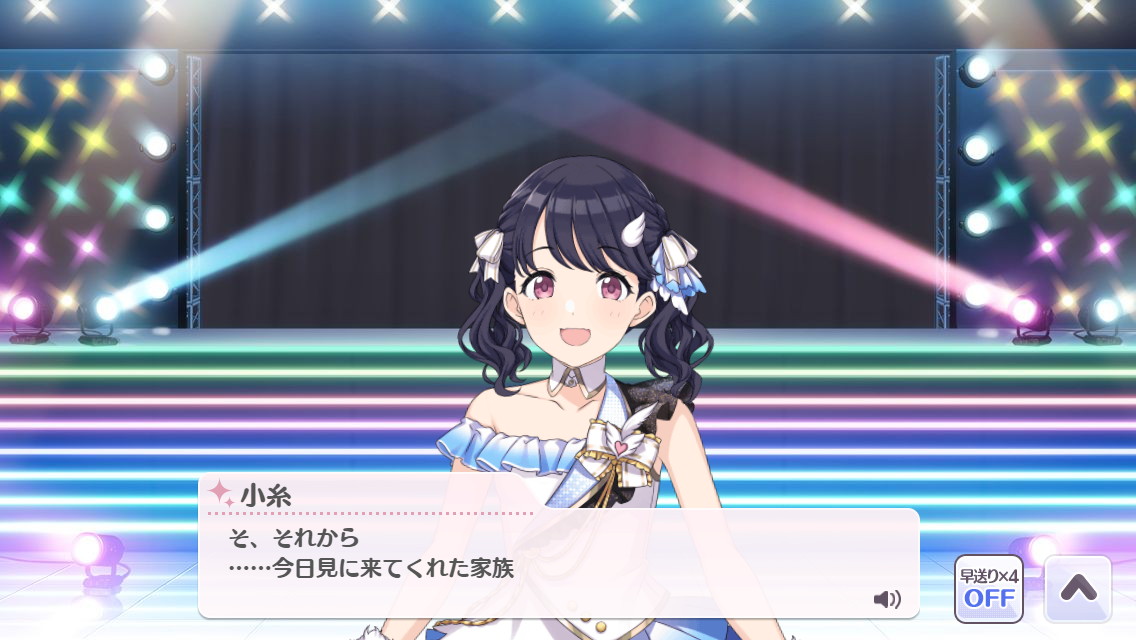Replay the voice line via speaker icon

pyautogui.click(x=886, y=599)
